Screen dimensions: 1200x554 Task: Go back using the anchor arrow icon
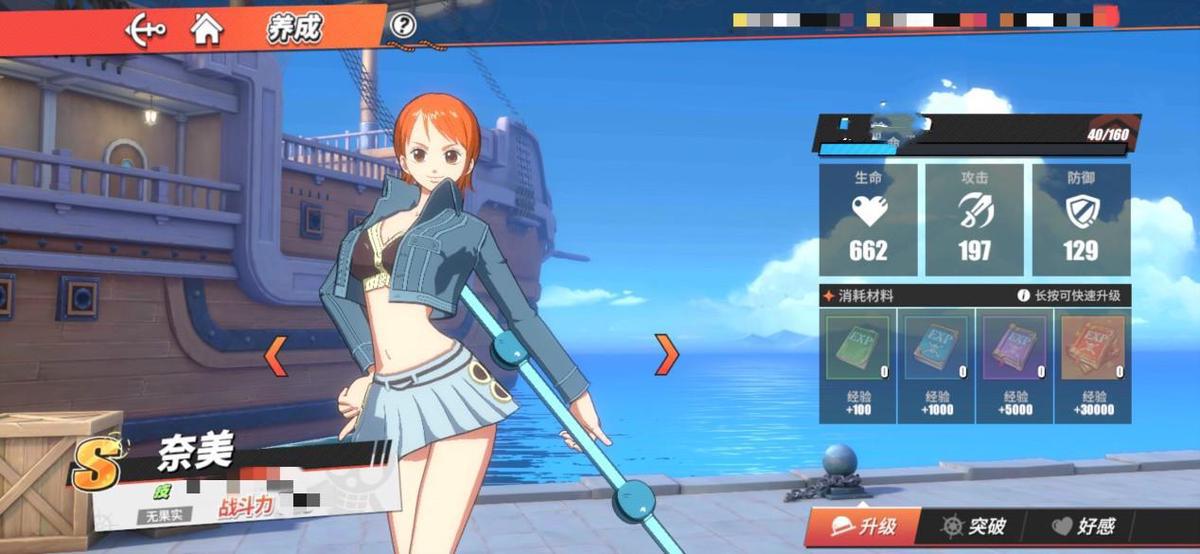click(x=145, y=29)
